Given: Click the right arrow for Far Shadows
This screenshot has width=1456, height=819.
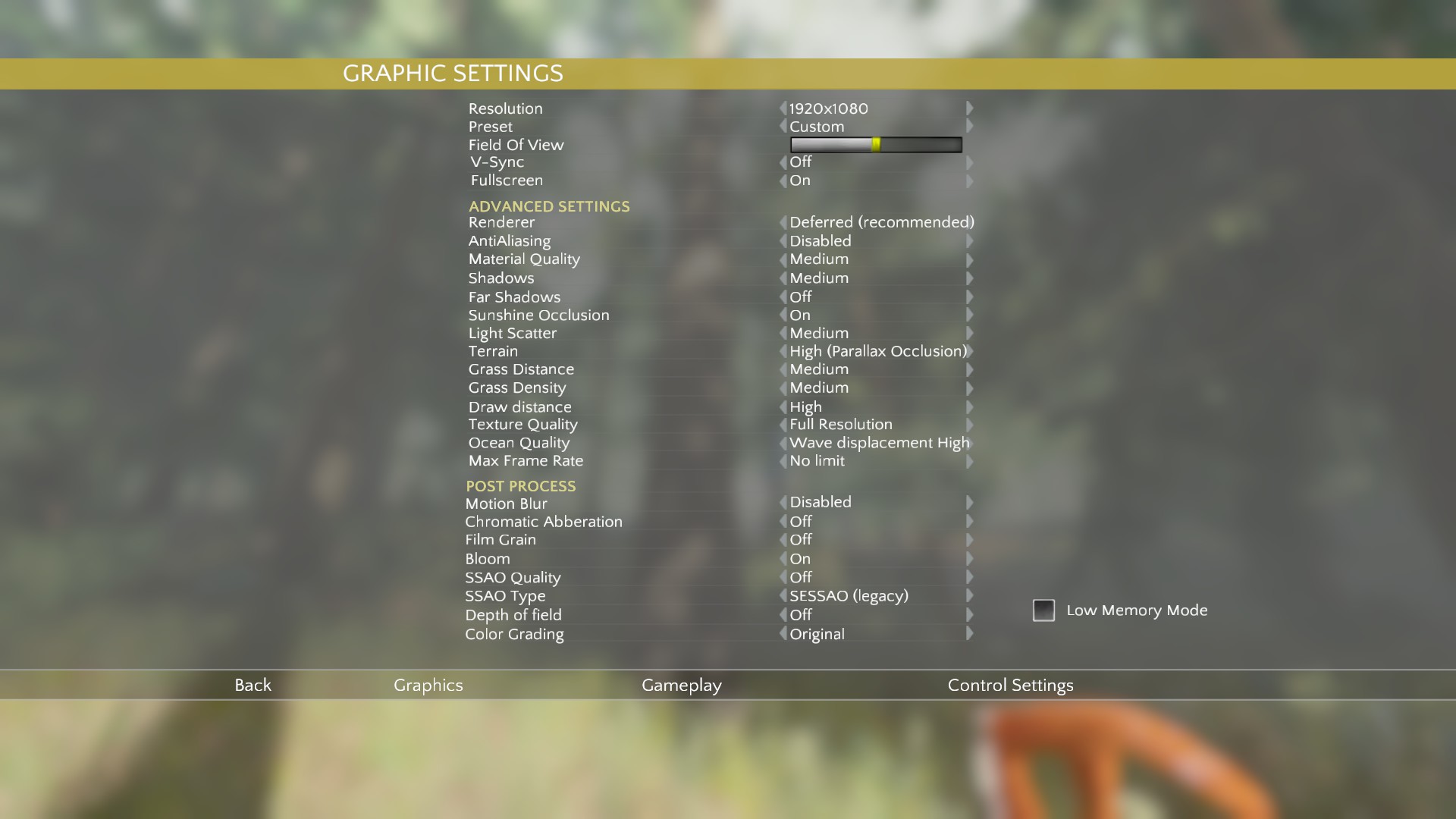Looking at the screenshot, I should (x=969, y=297).
